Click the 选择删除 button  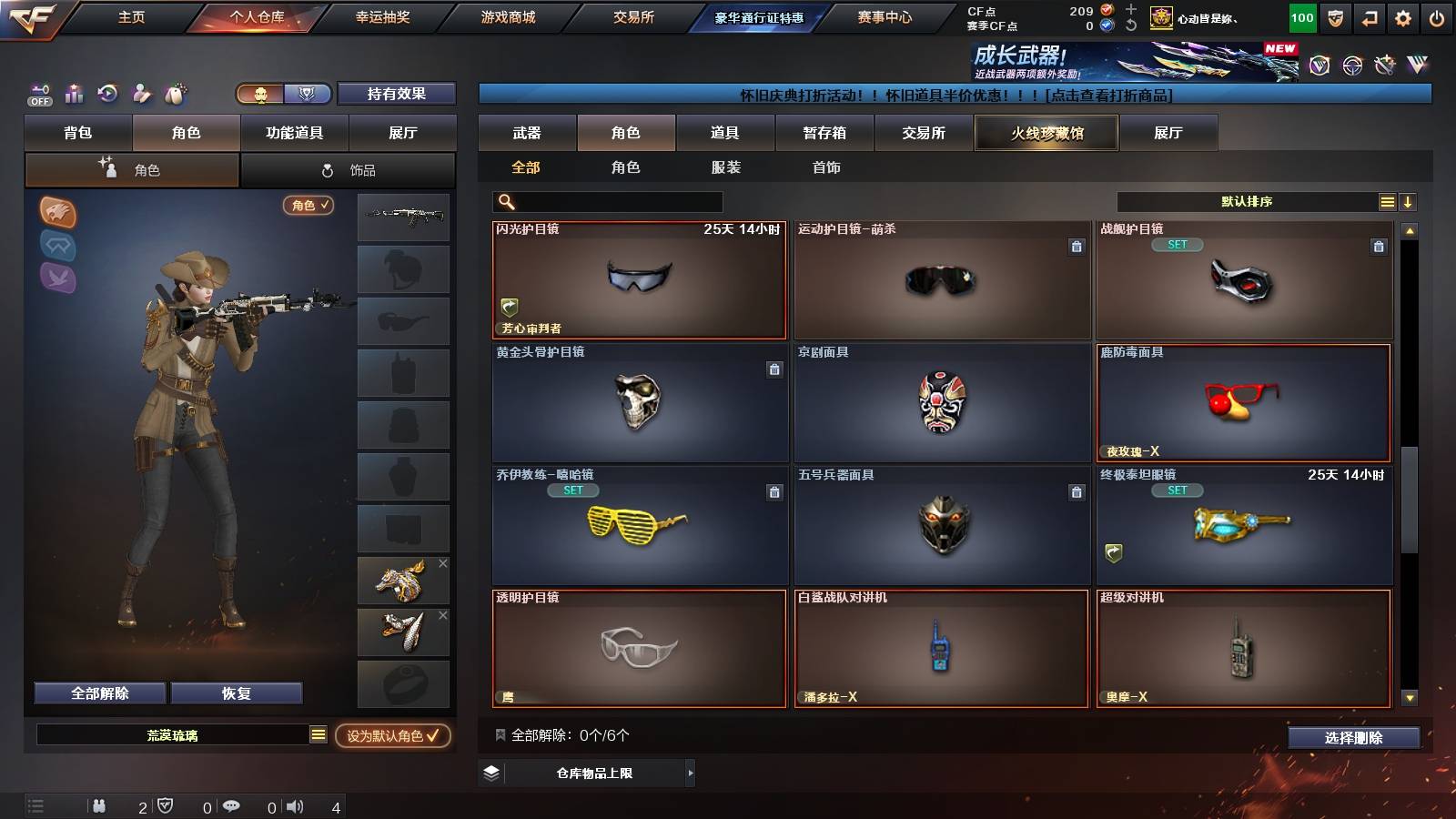pos(1354,738)
